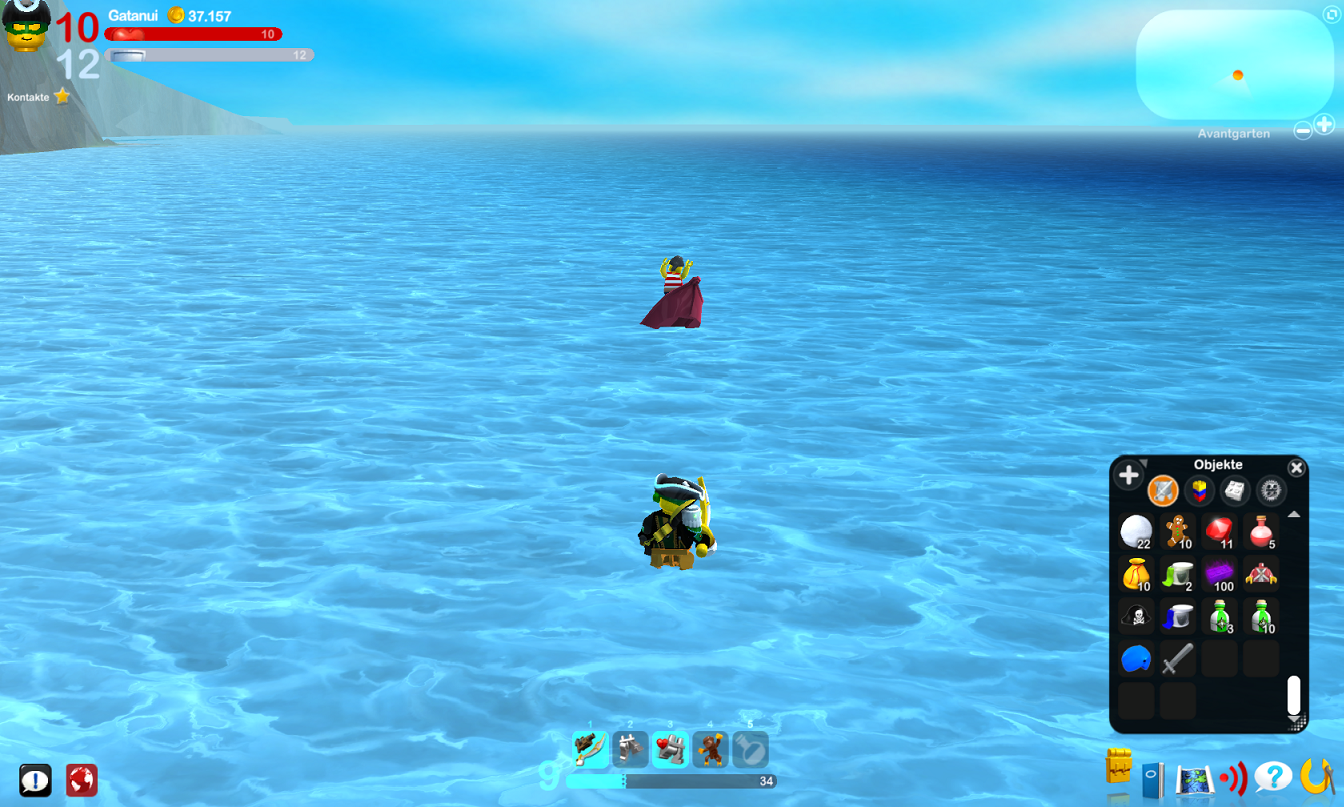Image resolution: width=1344 pixels, height=807 pixels.
Task: Activate the heart legs in hotbar slot 3
Action: pyautogui.click(x=671, y=751)
